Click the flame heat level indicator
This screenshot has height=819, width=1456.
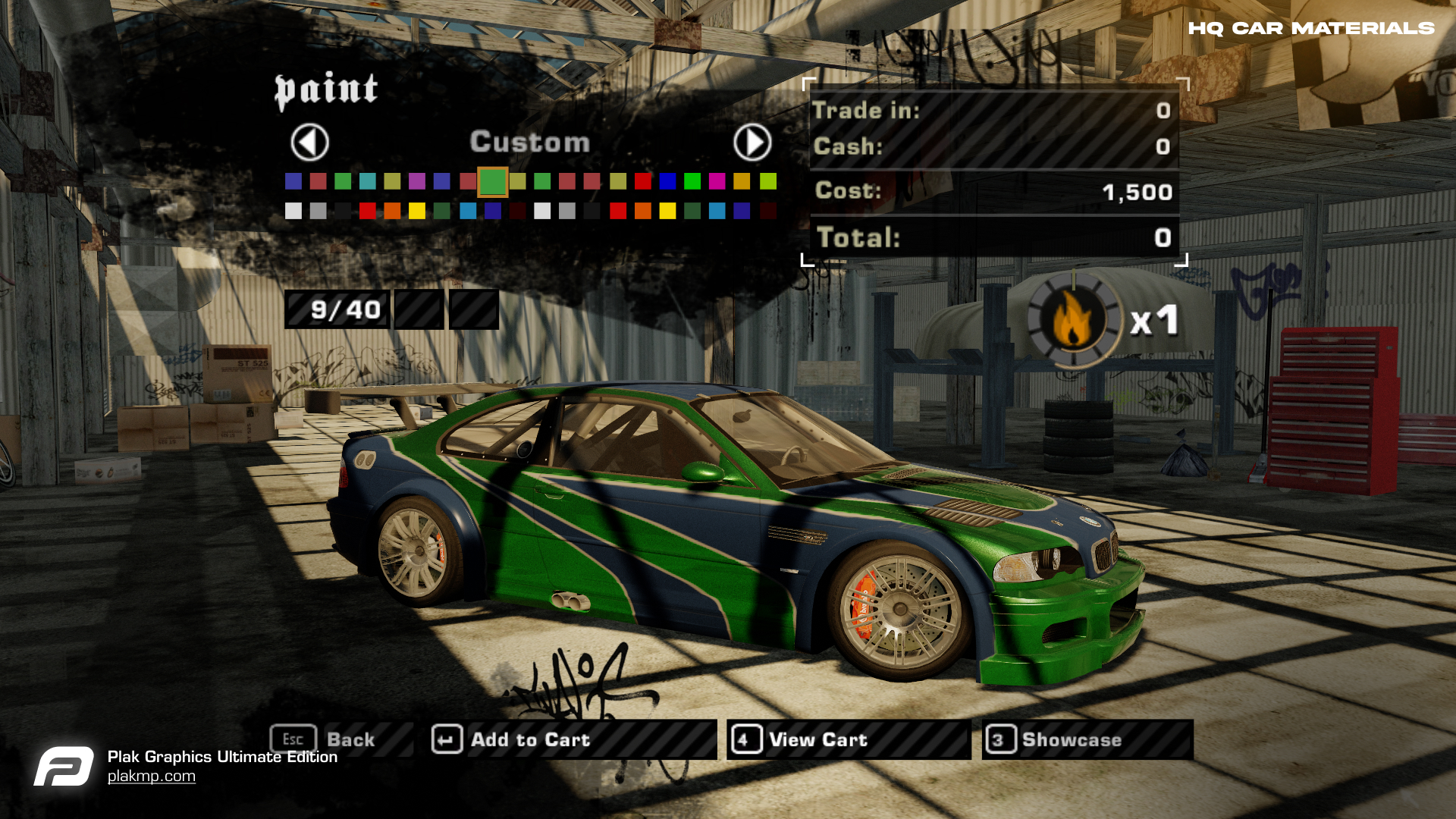tap(1072, 318)
